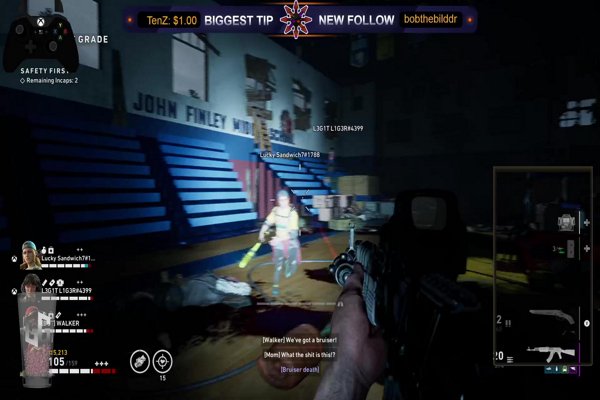Select teammate Lucky Sandwich's portrait
The image size is (600, 400).
point(30,256)
